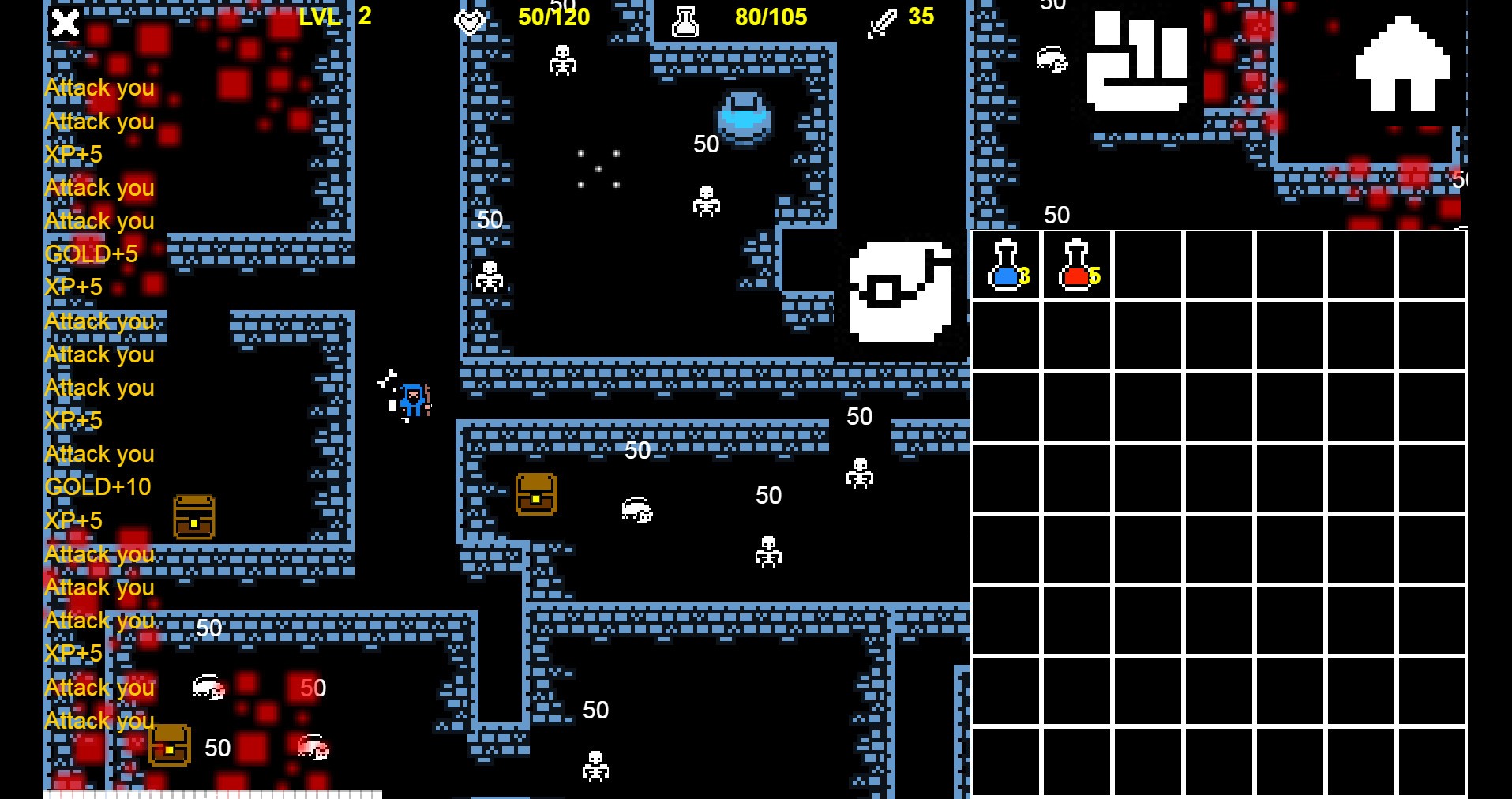Open the wooden chest in the middle corridor
The width and height of the screenshot is (1512, 799).
[535, 496]
